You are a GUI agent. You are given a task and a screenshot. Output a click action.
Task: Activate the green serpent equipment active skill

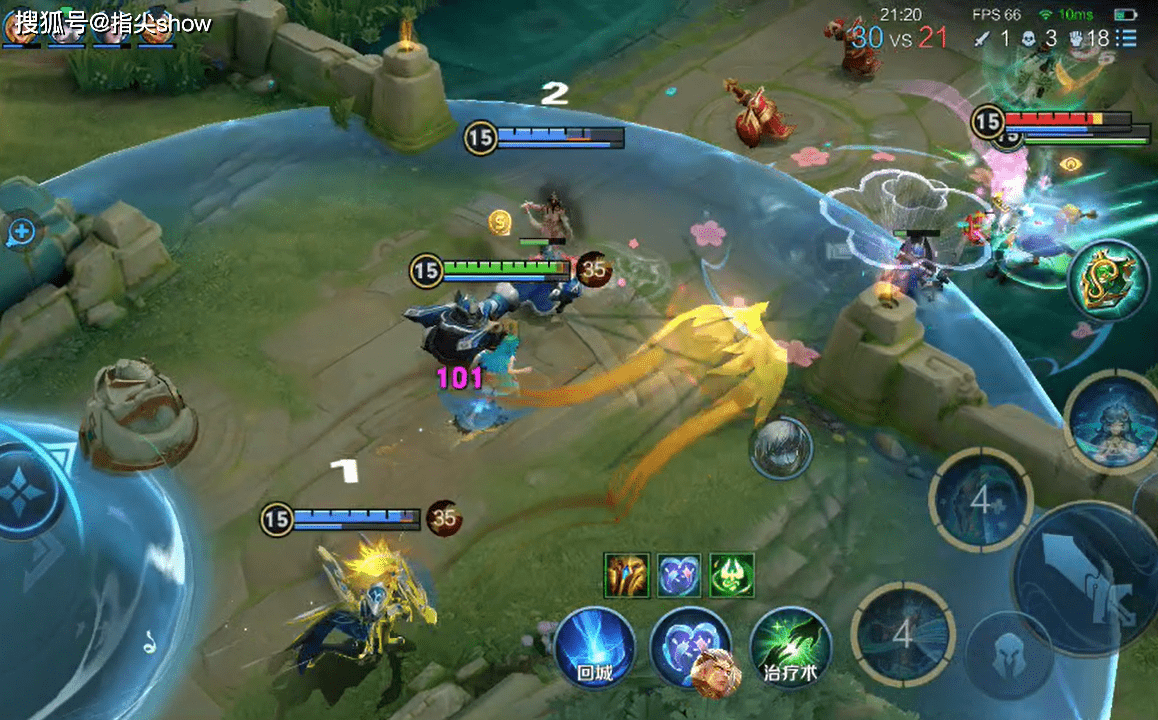coord(1109,282)
